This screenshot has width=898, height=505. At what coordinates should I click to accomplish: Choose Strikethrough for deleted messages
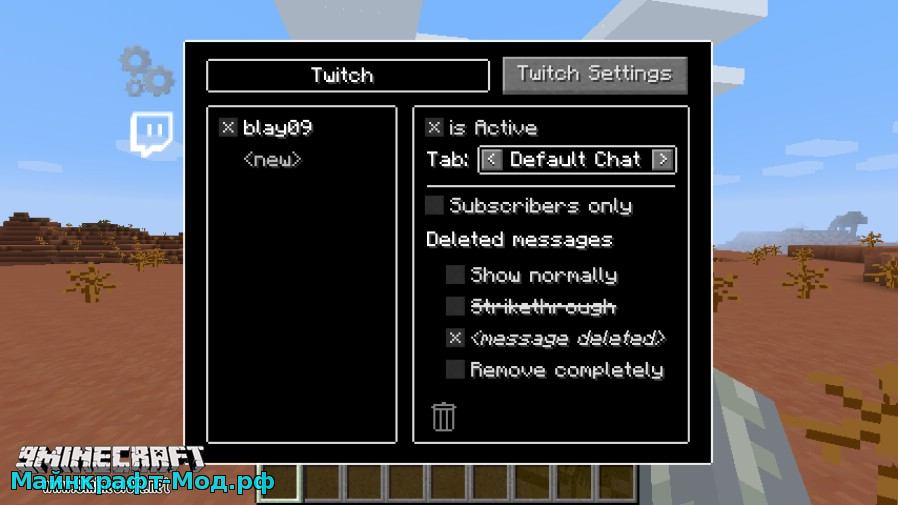(455, 306)
